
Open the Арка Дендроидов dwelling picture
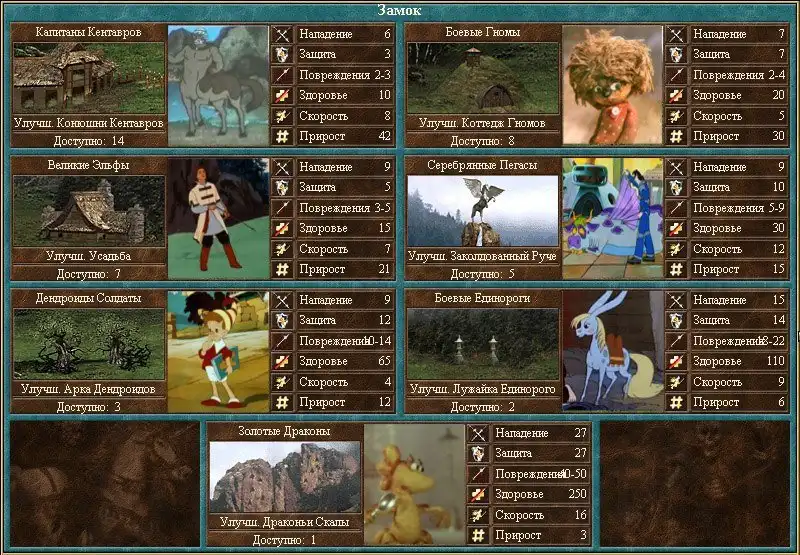(x=88, y=344)
